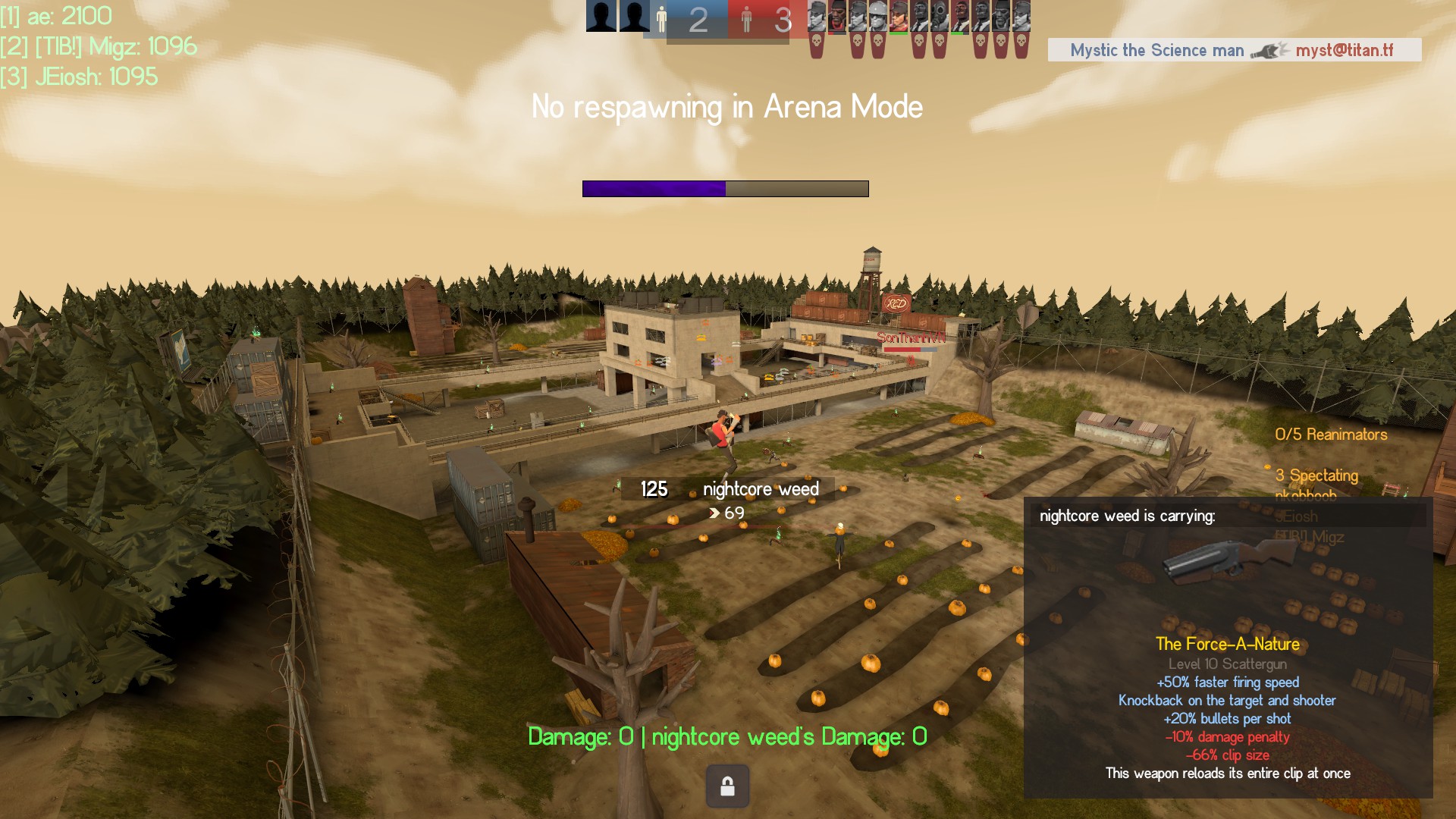Image resolution: width=1456 pixels, height=819 pixels.
Task: Select the ae: 2100 leaderboard row
Action: 57,16
